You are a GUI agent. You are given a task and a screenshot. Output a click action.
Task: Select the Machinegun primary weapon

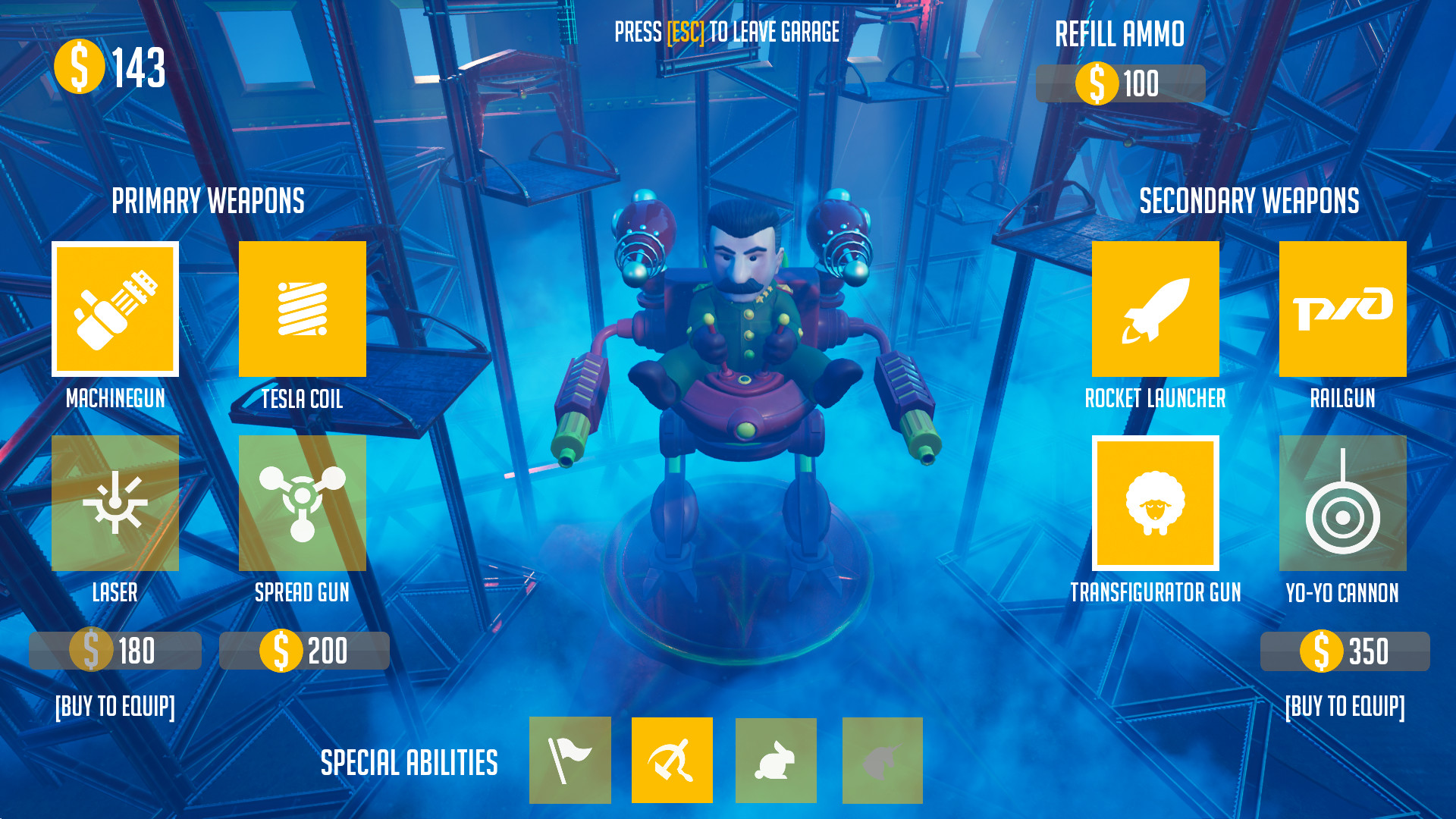[115, 309]
